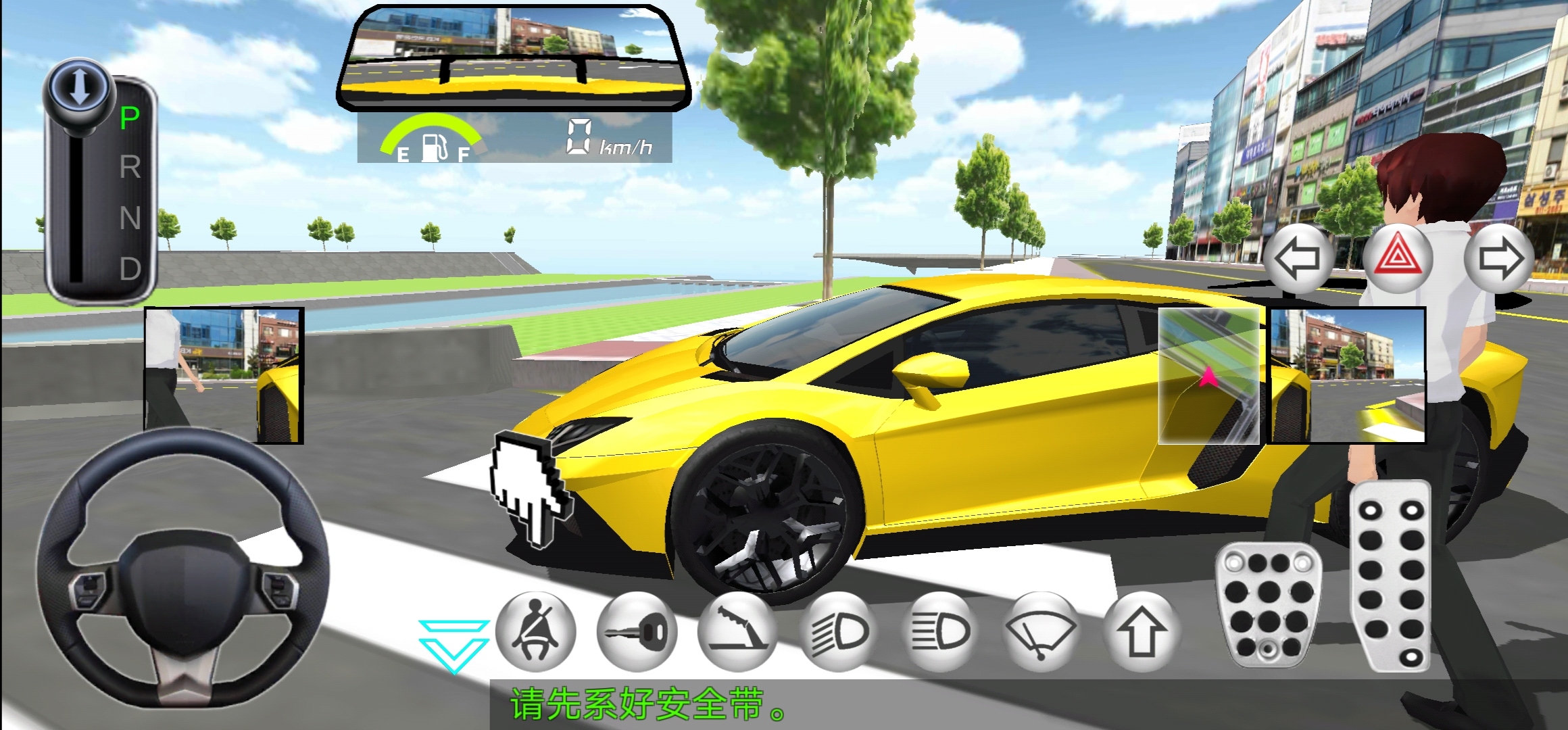Tap the left side mirror view
The height and width of the screenshot is (730, 1568).
click(224, 376)
